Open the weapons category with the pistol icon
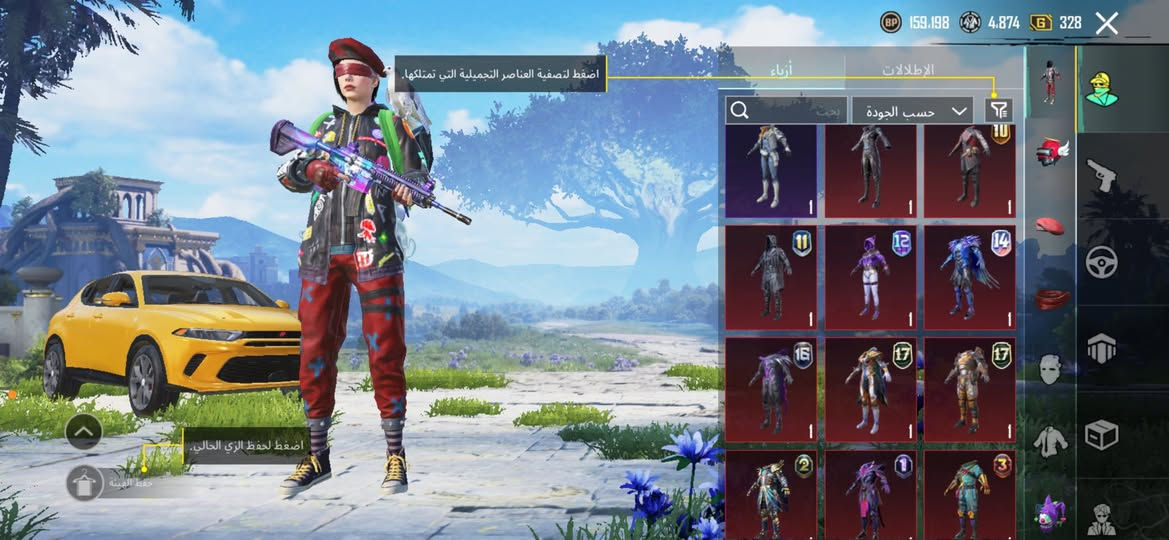The height and width of the screenshot is (540, 1169). click(1102, 176)
